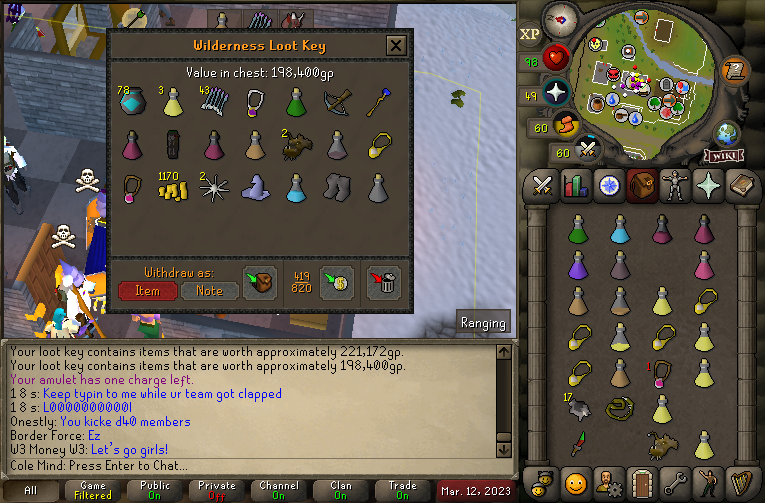Screen dimensions: 765x503
Task: Take the 1170 gold coins stack
Action: click(173, 188)
